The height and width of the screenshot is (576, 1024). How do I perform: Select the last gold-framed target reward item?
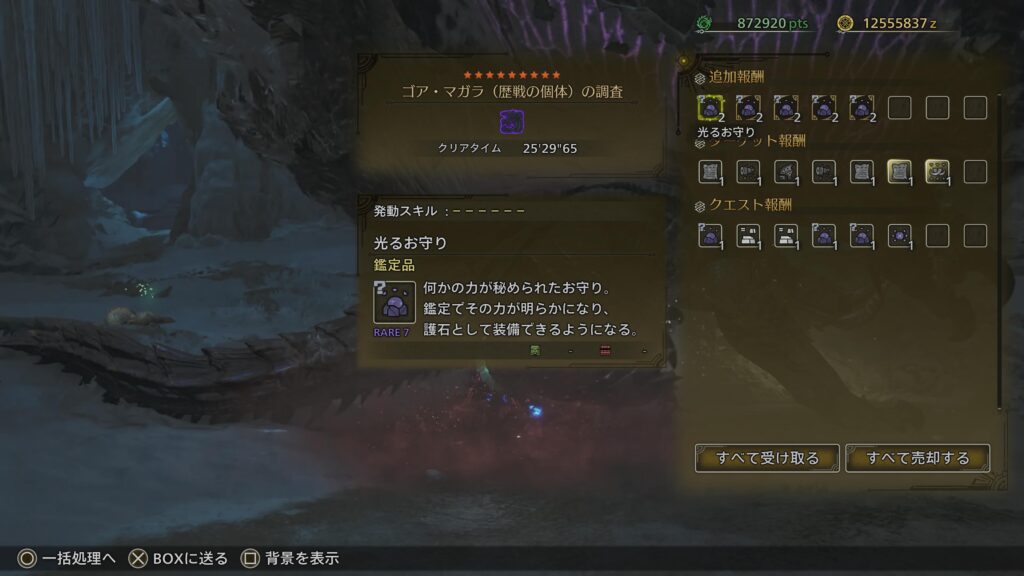click(x=937, y=172)
